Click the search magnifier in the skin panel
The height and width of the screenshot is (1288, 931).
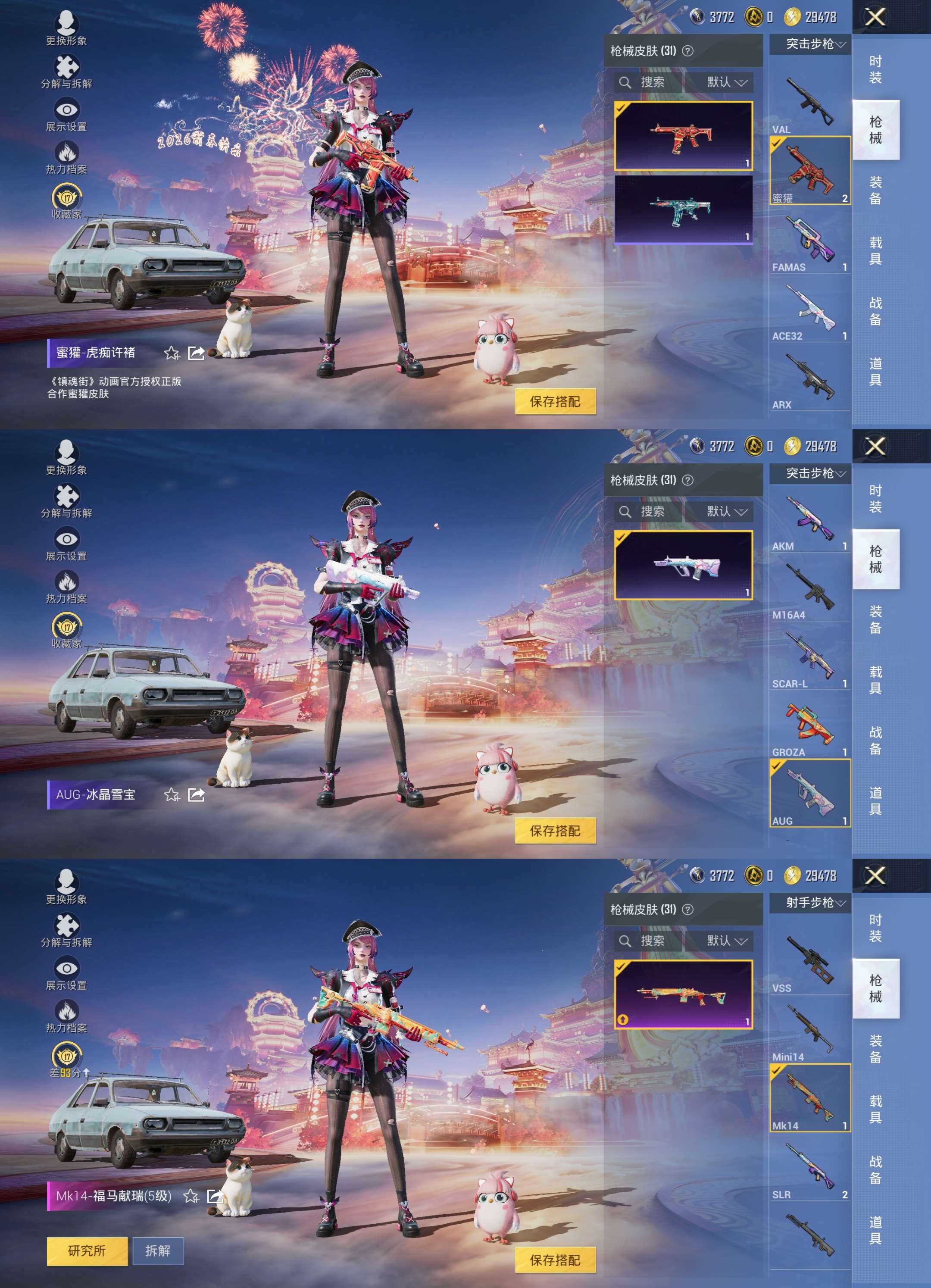pos(626,82)
